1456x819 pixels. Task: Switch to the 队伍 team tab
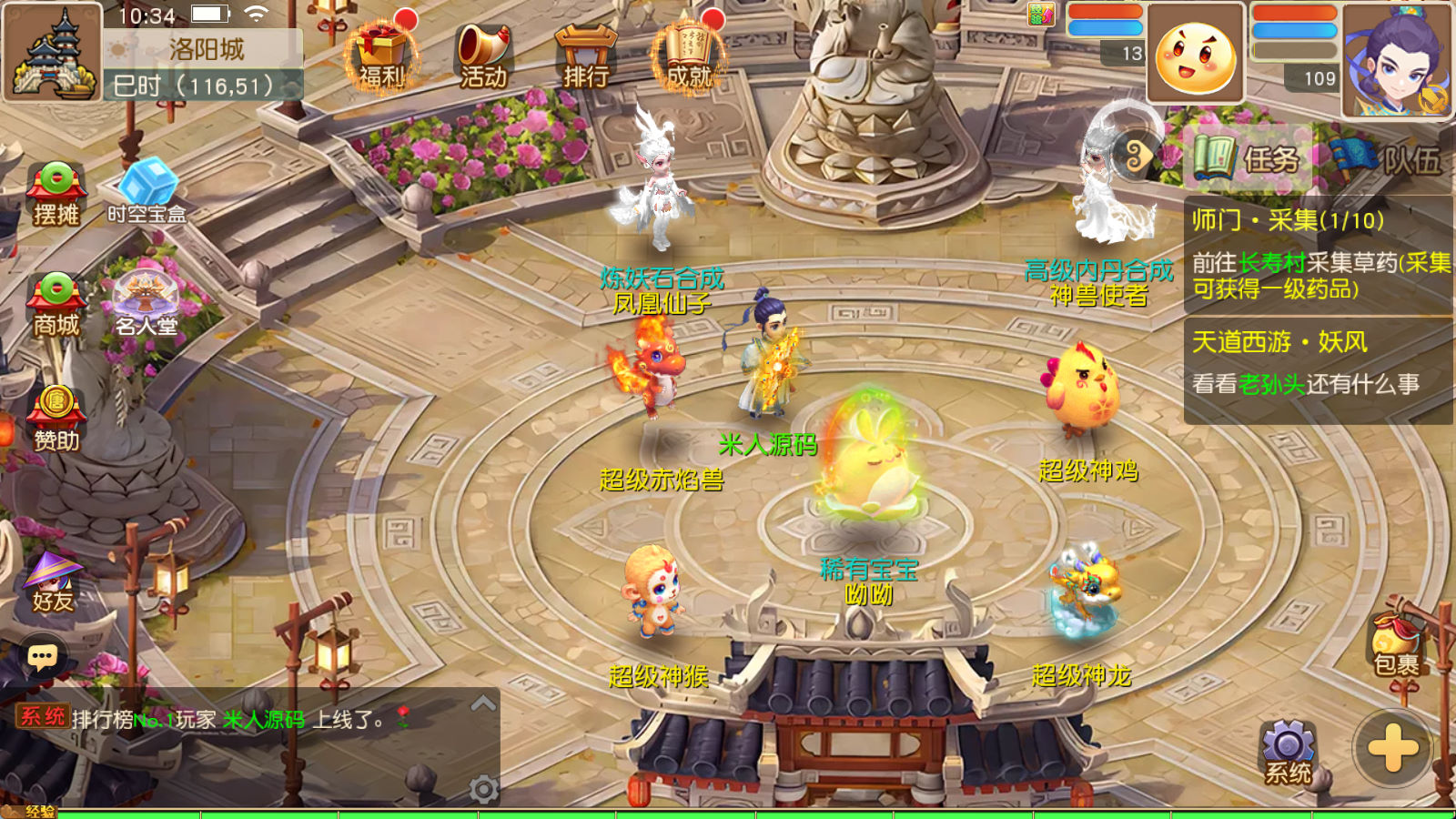[1388, 158]
